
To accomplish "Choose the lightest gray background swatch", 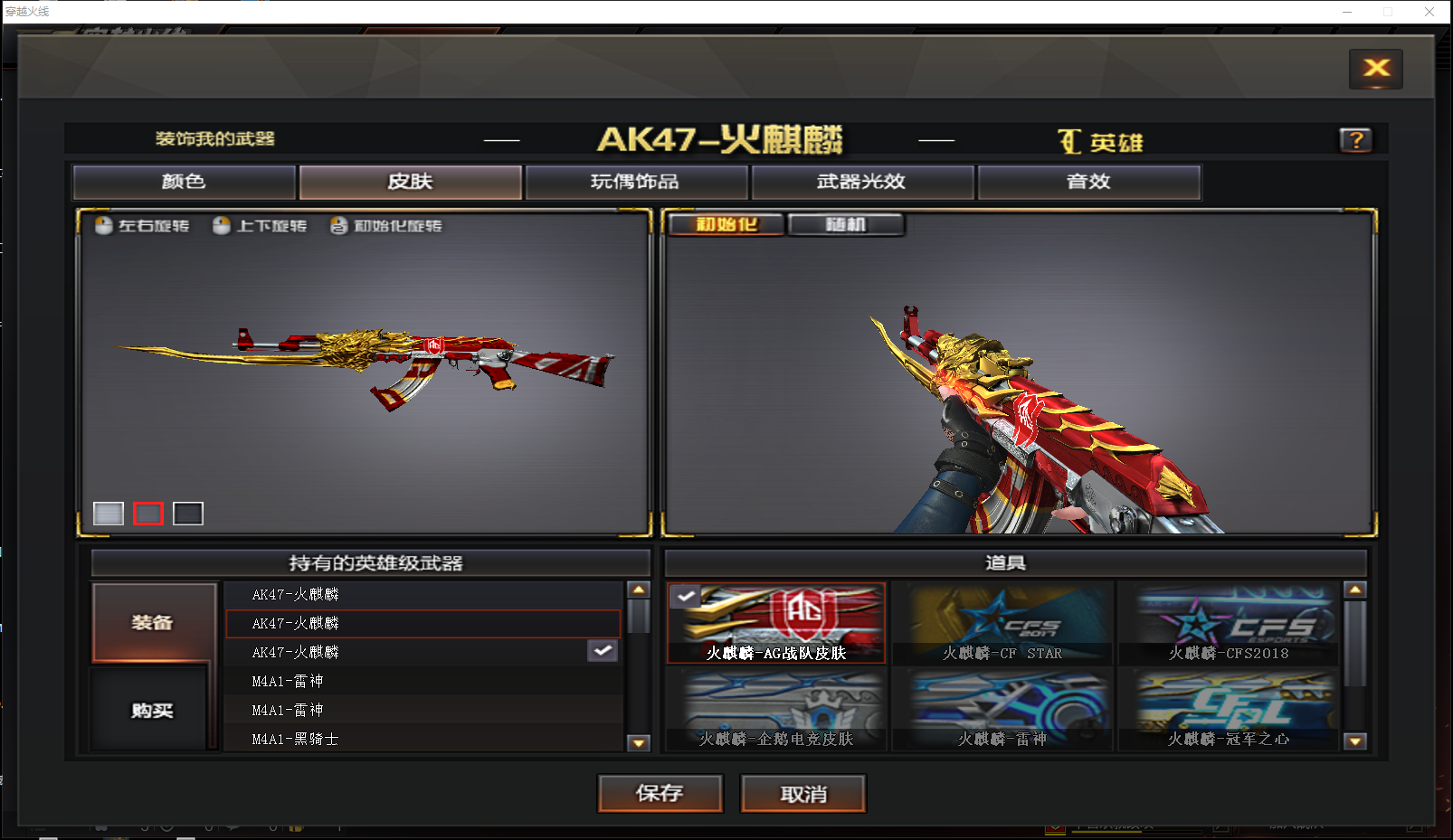I will 109,514.
